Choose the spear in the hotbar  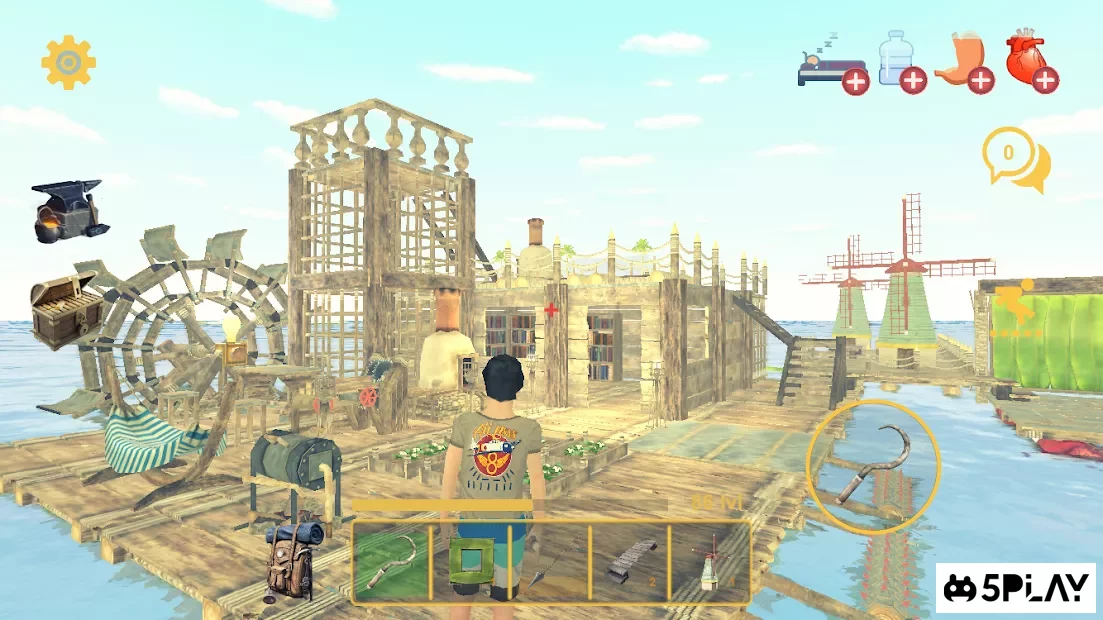pos(549,563)
